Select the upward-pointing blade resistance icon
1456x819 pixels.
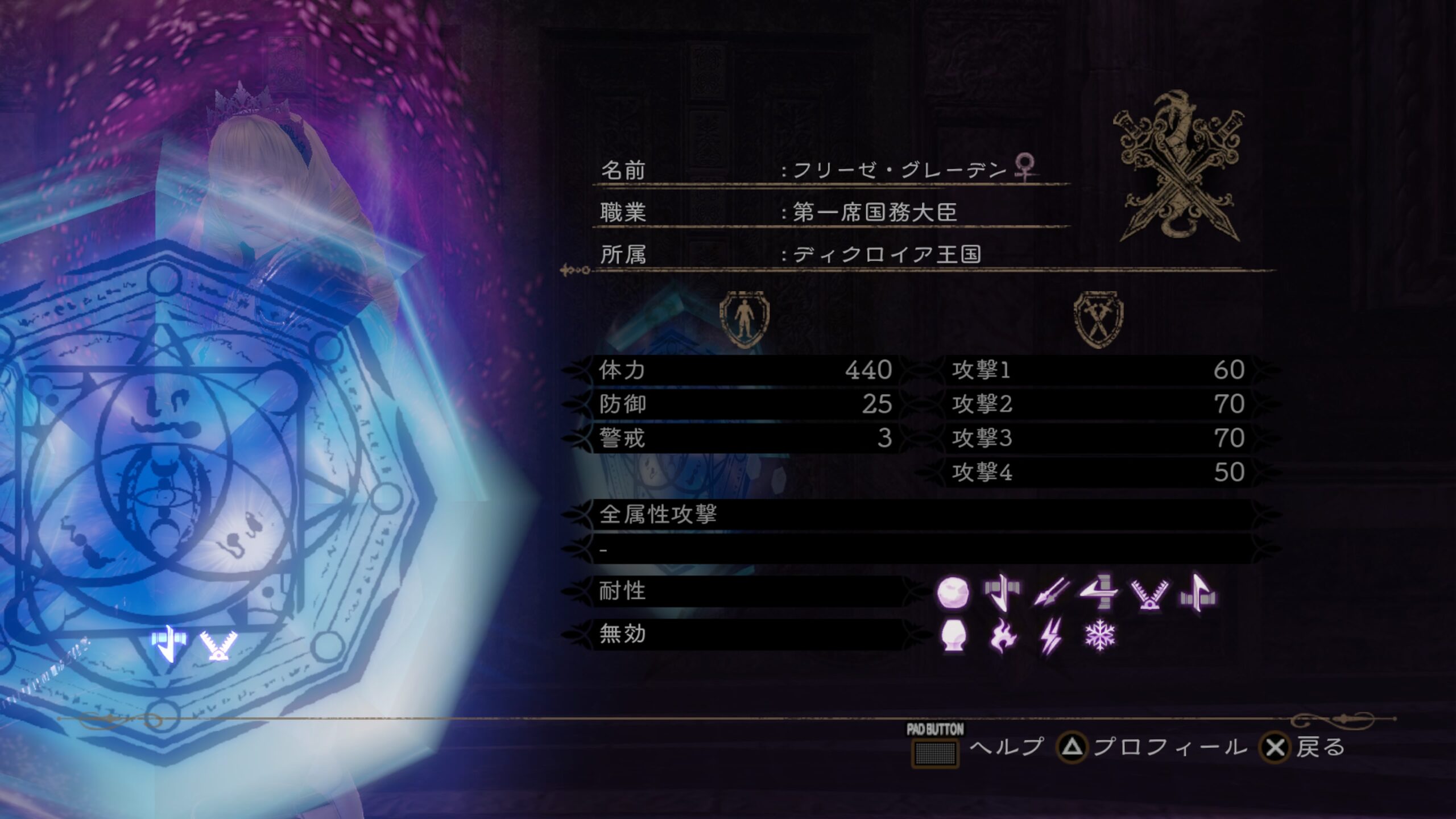click(x=1198, y=592)
